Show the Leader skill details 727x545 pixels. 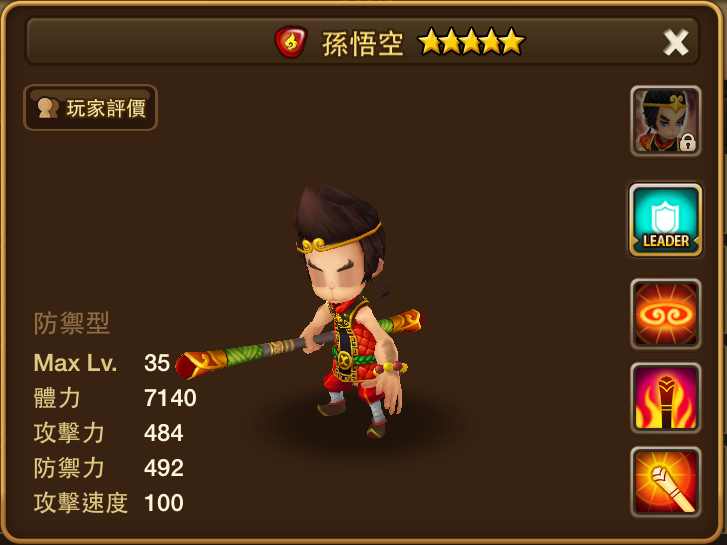[665, 220]
